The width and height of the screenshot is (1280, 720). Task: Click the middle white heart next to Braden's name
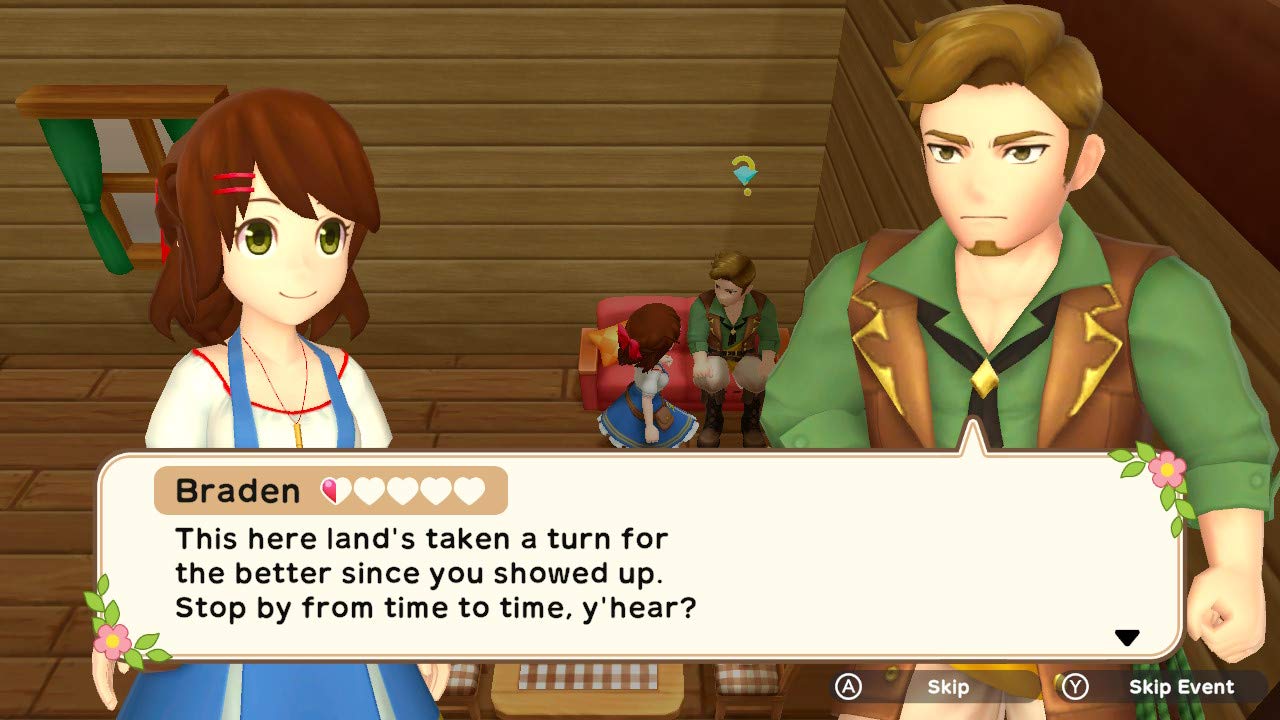pos(403,489)
